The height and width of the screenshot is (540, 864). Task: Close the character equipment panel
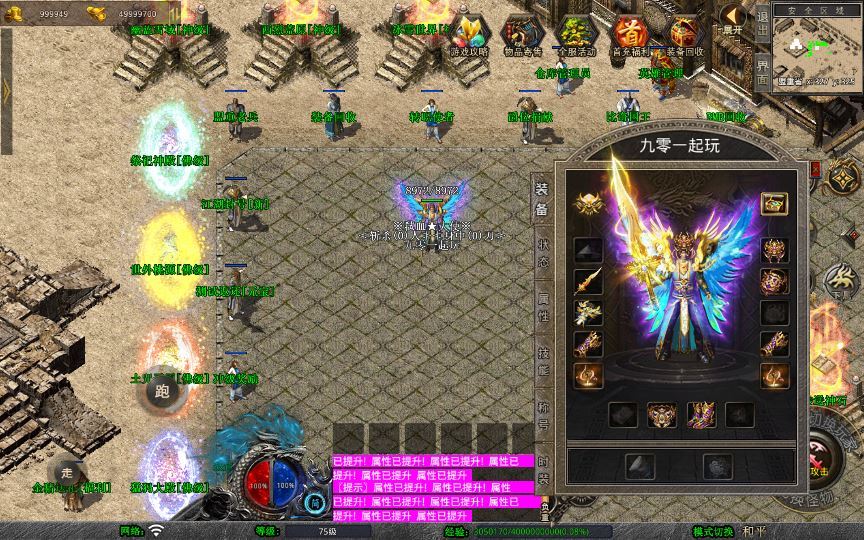(814, 169)
